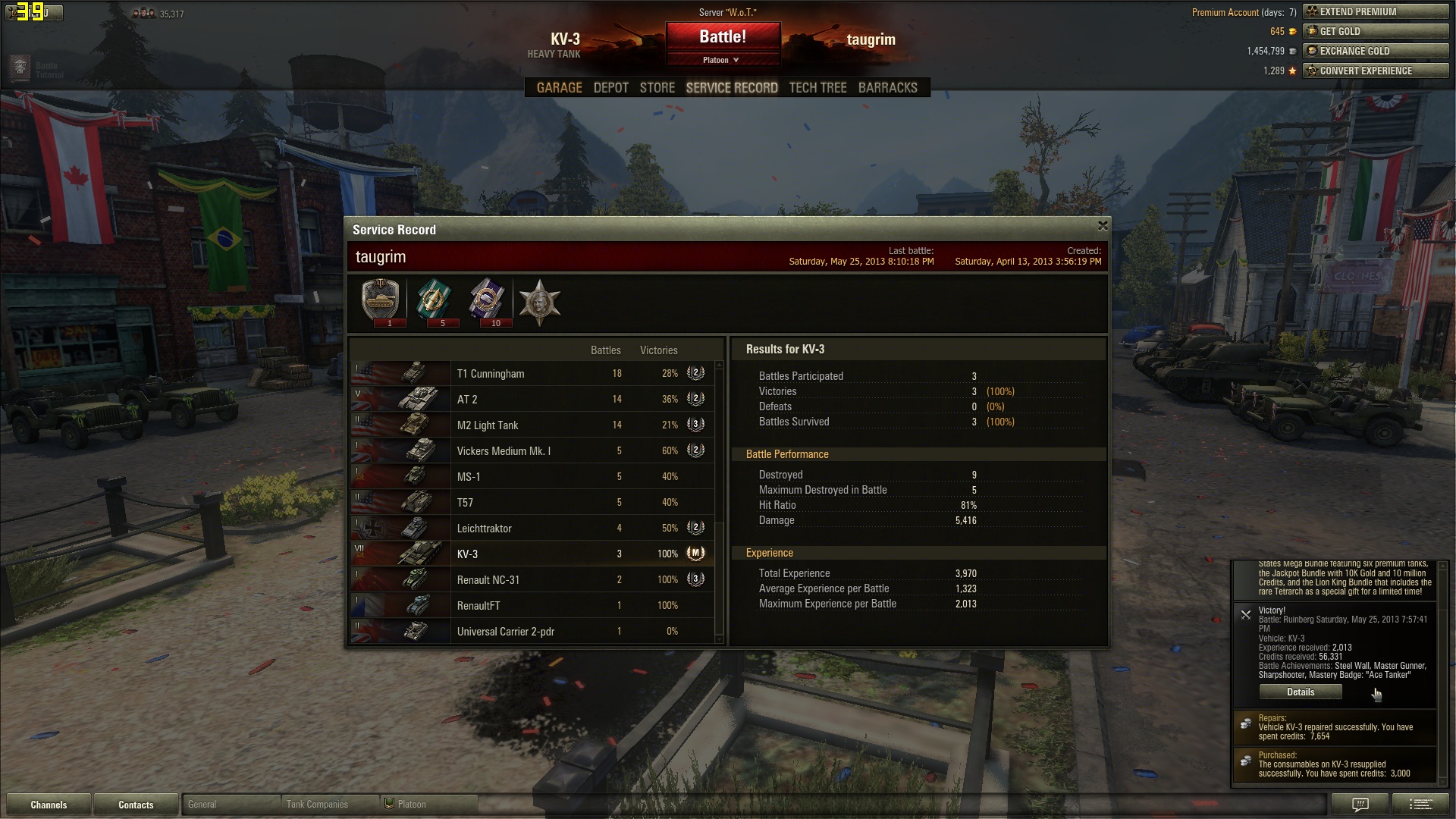Viewport: 1456px width, 819px height.
Task: Close the Service Record window
Action: point(1103,226)
